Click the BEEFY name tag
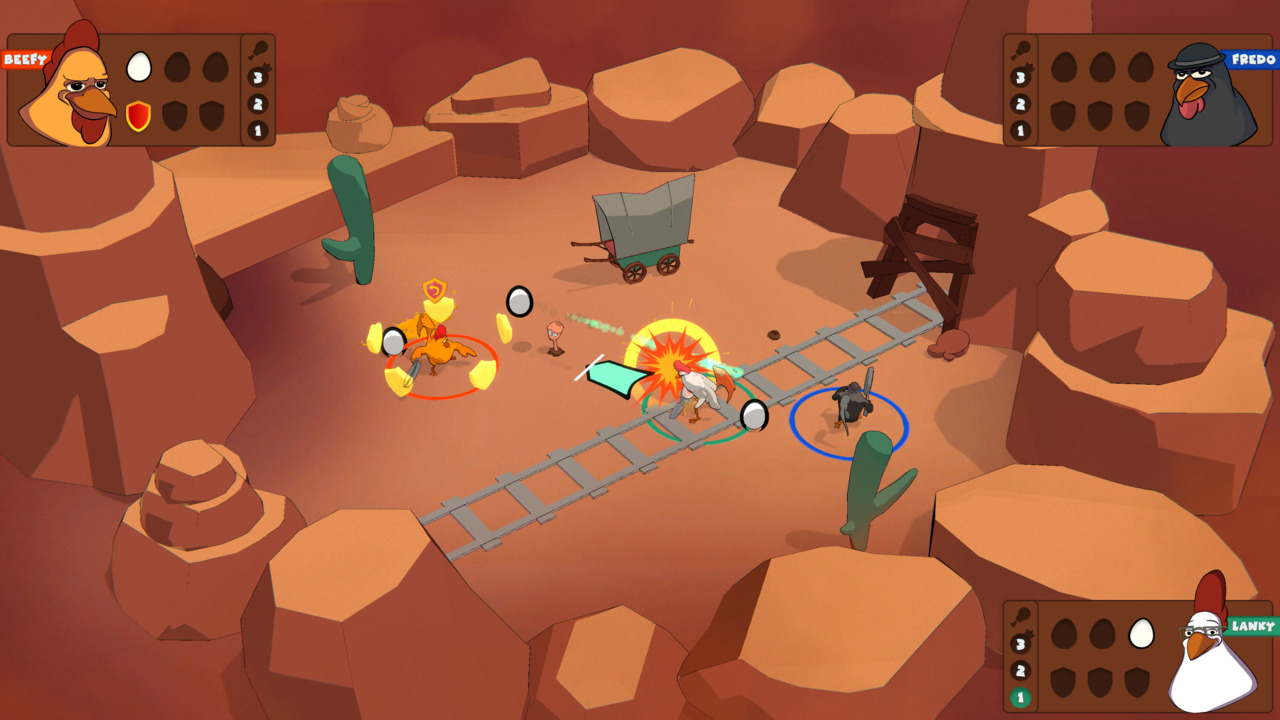Screen dimensions: 1280x720 click(25, 57)
